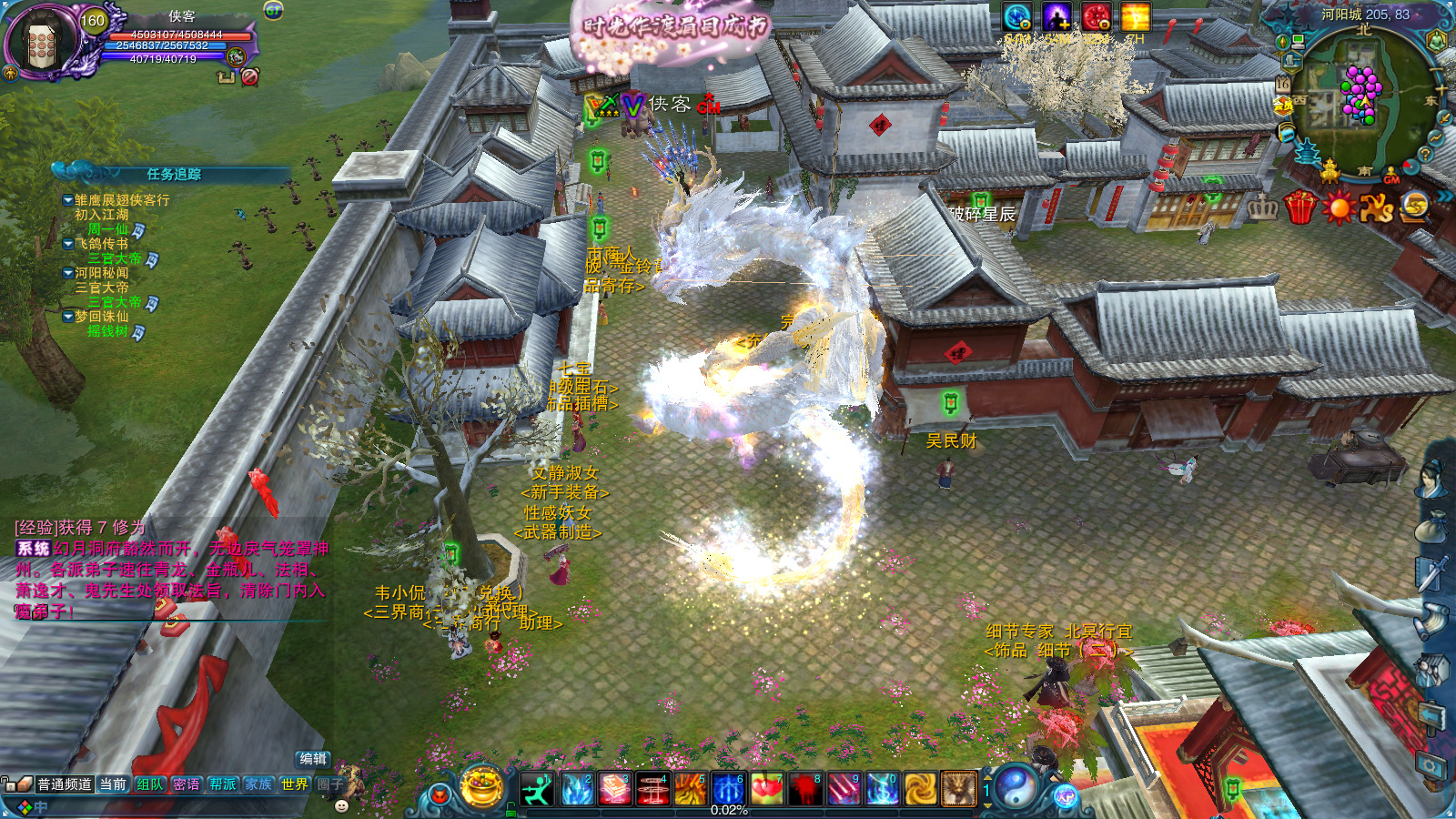Open the 密语 whisper channel
Screen dimensions: 1456x819
point(187,784)
